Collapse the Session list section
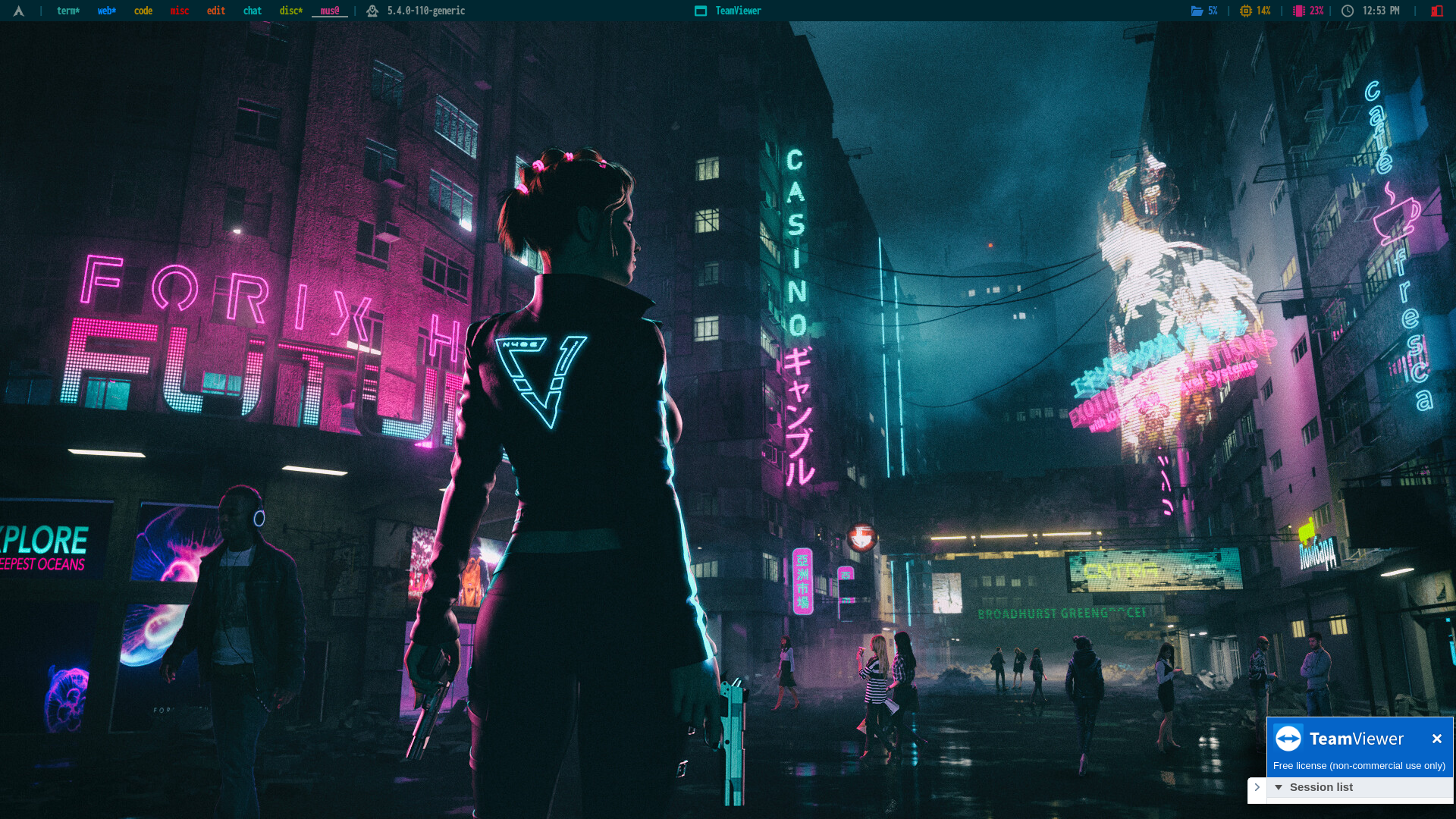This screenshot has width=1456, height=819. click(1279, 787)
